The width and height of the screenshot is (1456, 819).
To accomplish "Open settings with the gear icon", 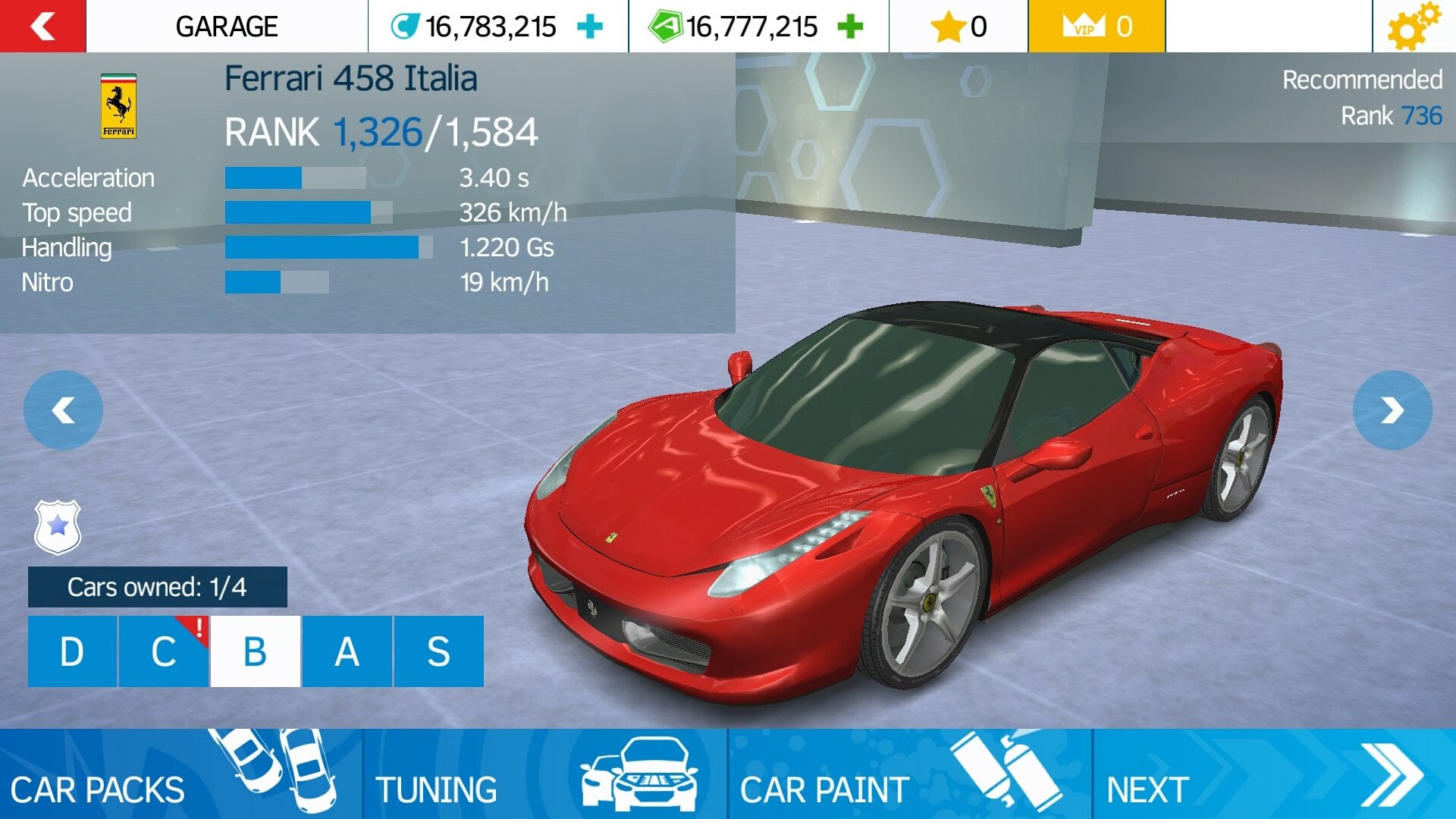I will click(x=1412, y=27).
